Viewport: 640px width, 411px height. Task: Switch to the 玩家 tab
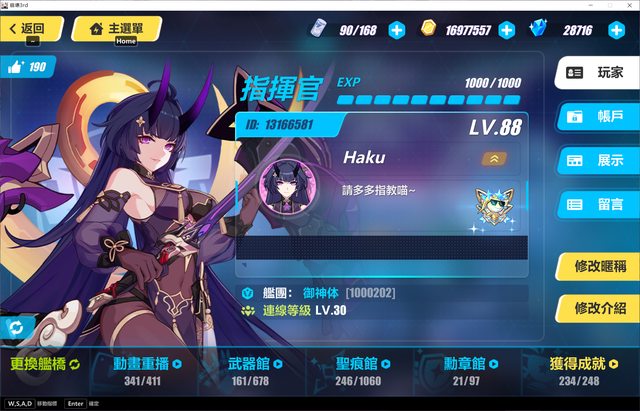tap(596, 73)
